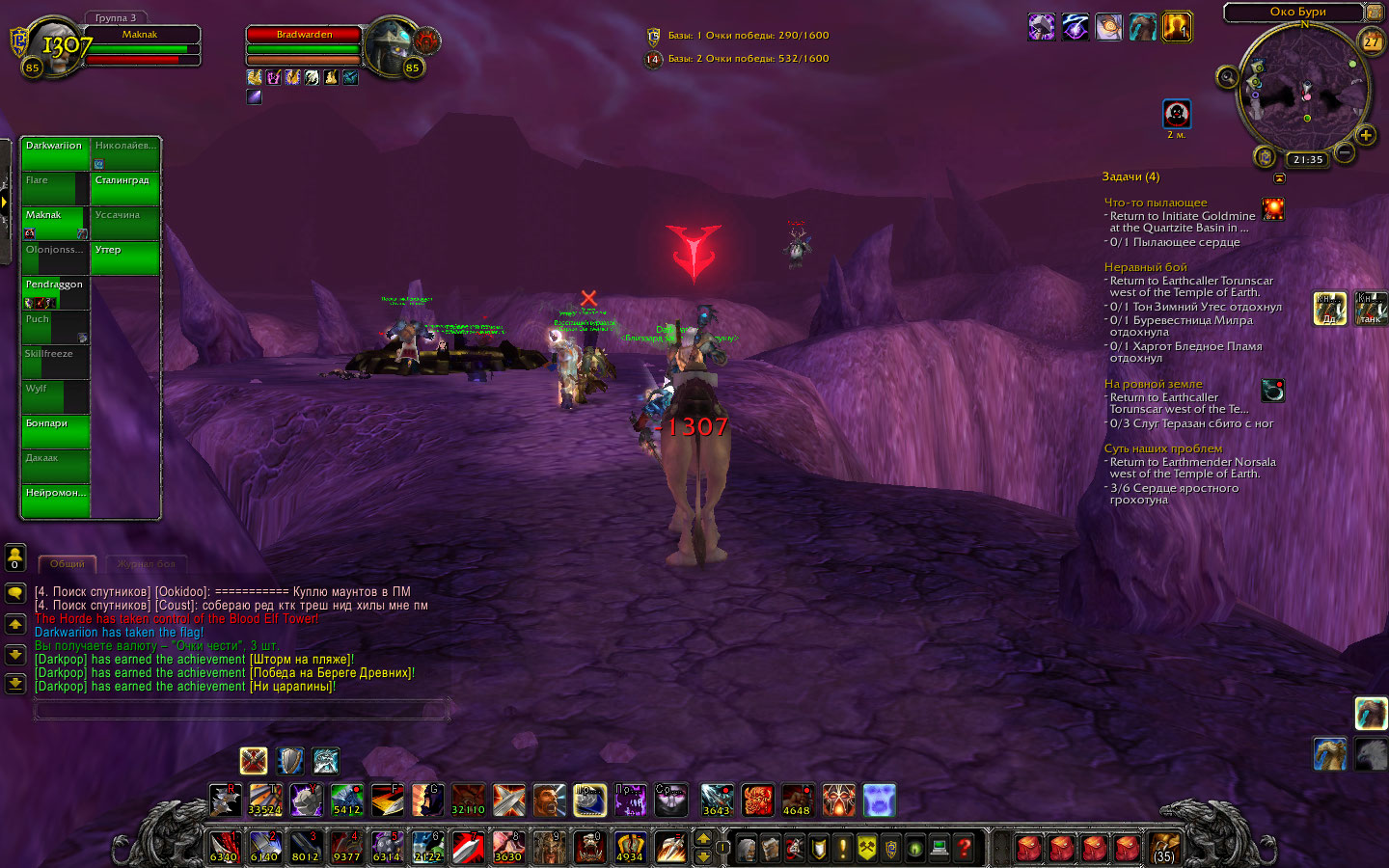Image resolution: width=1389 pixels, height=868 pixels.
Task: Select the Общий chat tab
Action: click(x=68, y=564)
